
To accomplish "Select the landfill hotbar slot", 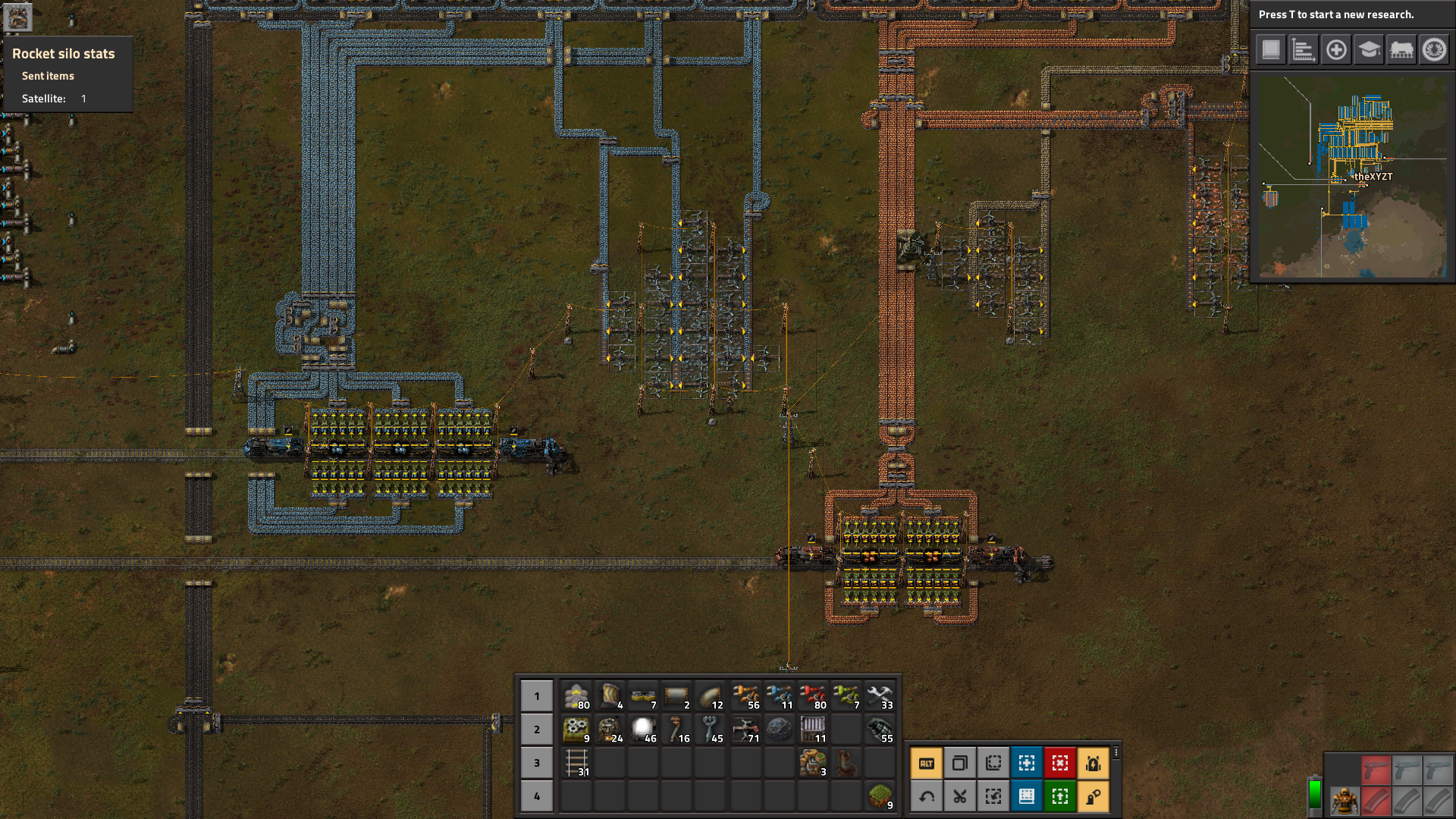I will [880, 796].
